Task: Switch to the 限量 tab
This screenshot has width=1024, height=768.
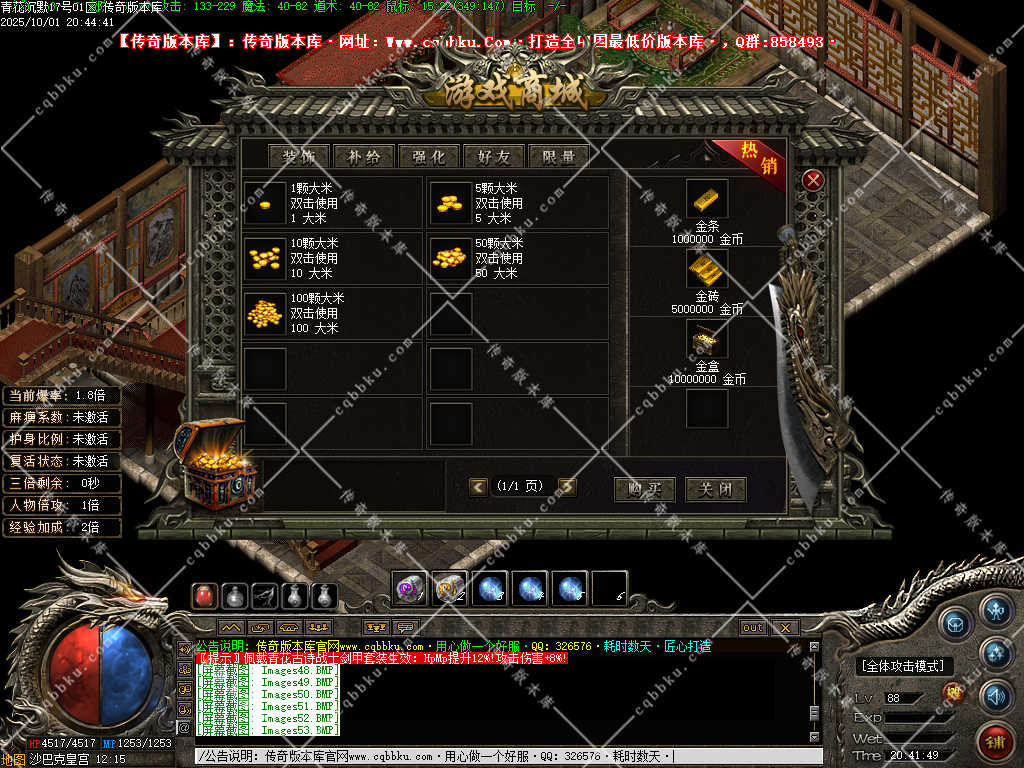Action: coord(559,157)
